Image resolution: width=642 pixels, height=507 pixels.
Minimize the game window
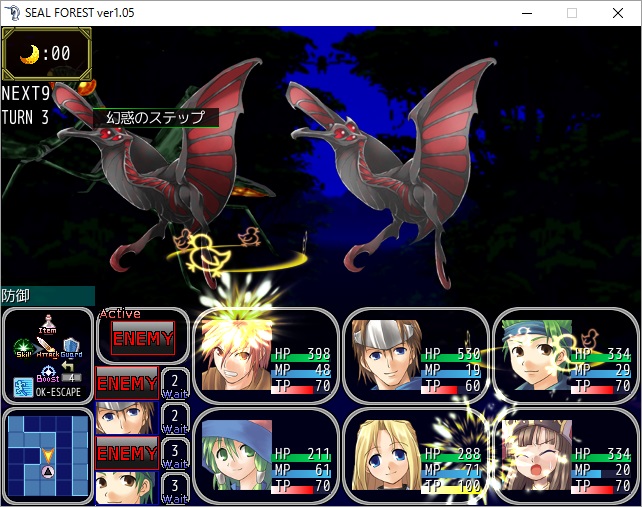[526, 13]
